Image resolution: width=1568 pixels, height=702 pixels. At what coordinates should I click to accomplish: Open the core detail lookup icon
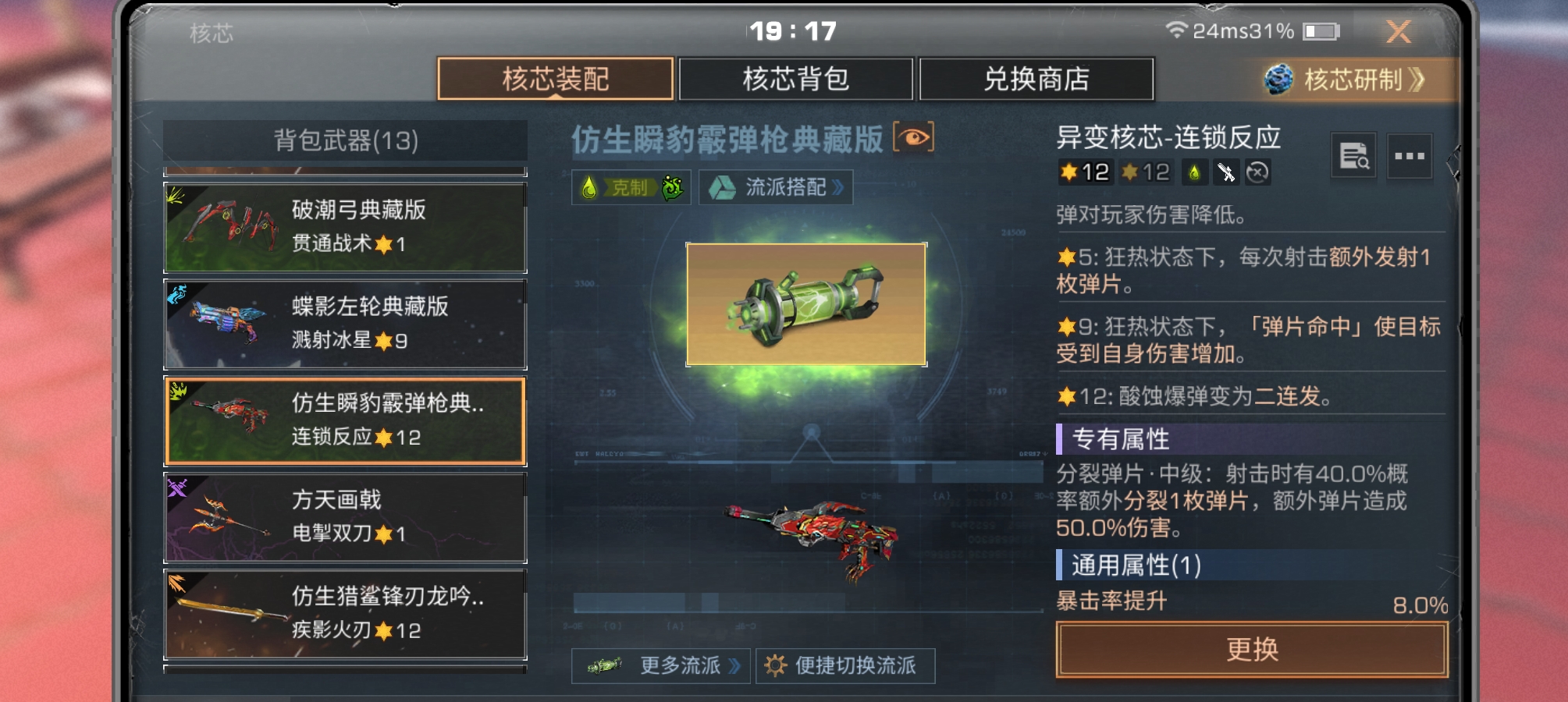point(1353,155)
